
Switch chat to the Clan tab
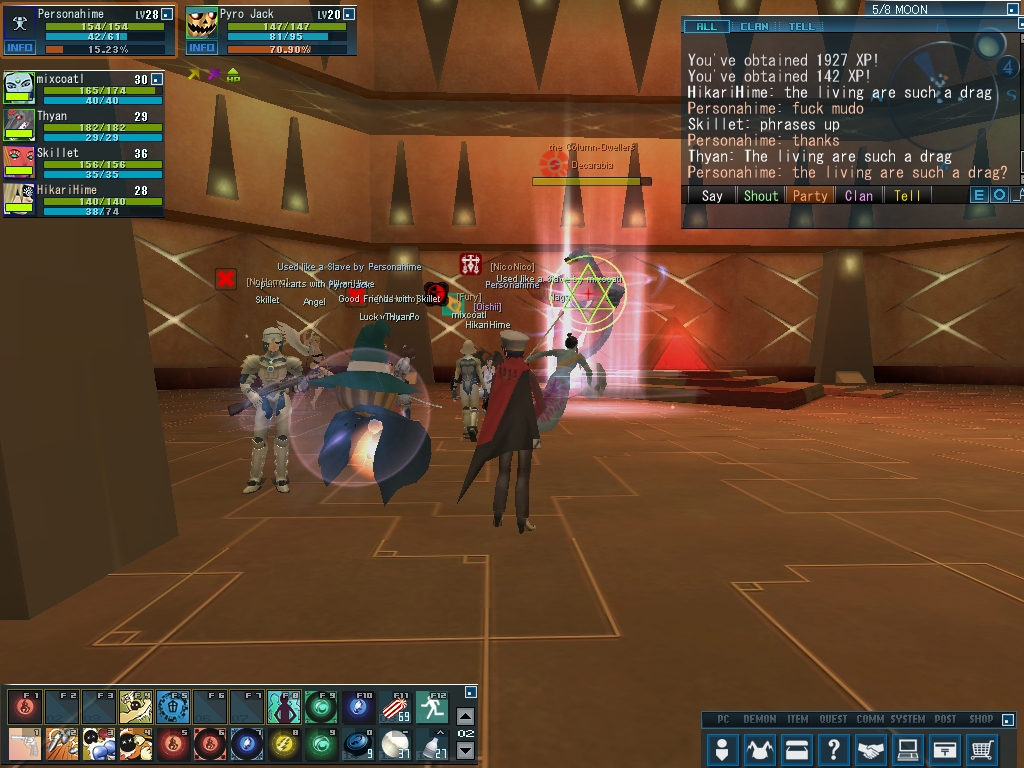click(x=754, y=26)
